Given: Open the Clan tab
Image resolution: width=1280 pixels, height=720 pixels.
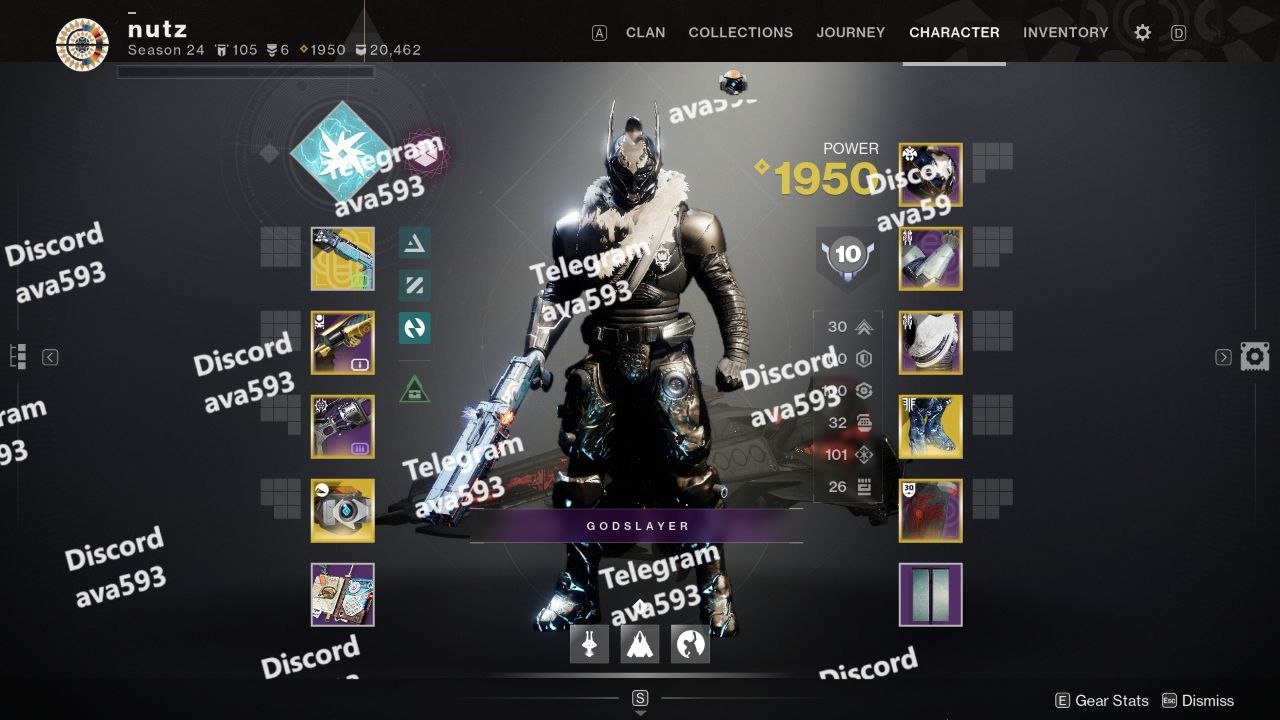Looking at the screenshot, I should [645, 32].
